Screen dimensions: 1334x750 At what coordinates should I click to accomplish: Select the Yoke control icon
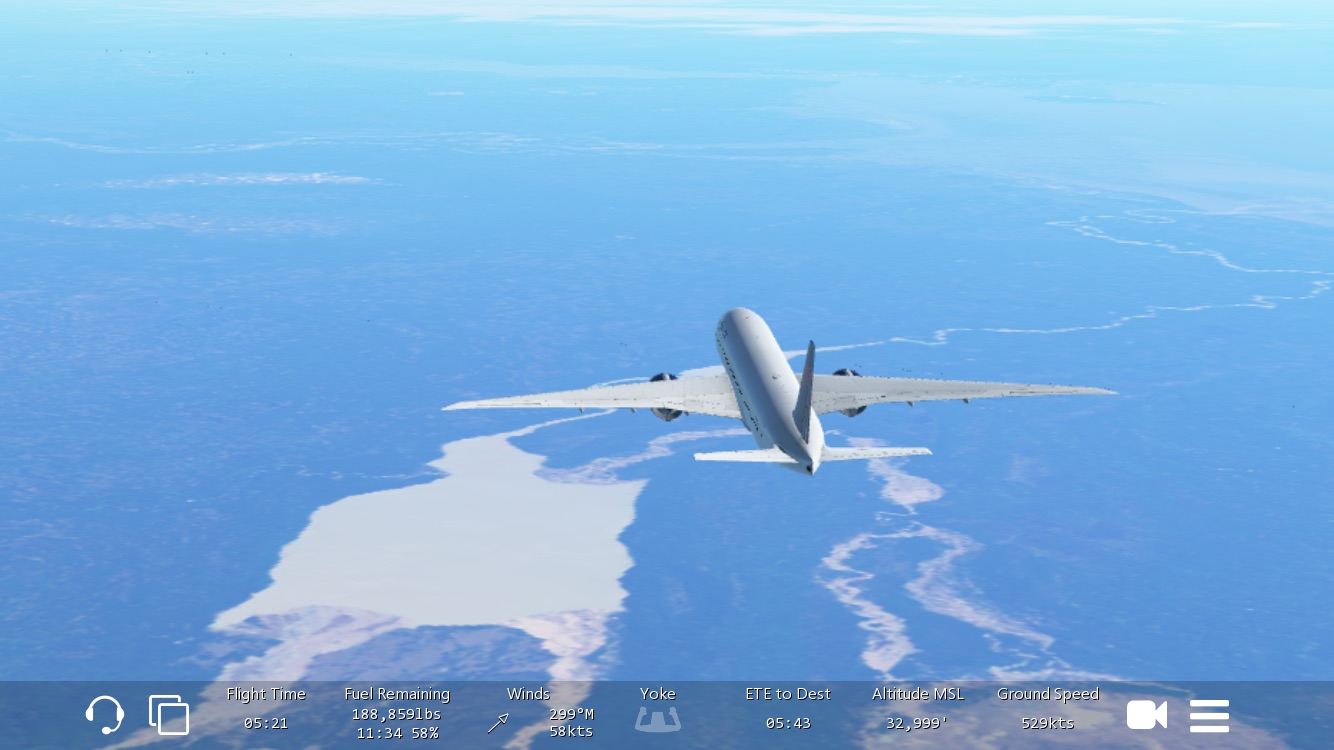coord(658,717)
